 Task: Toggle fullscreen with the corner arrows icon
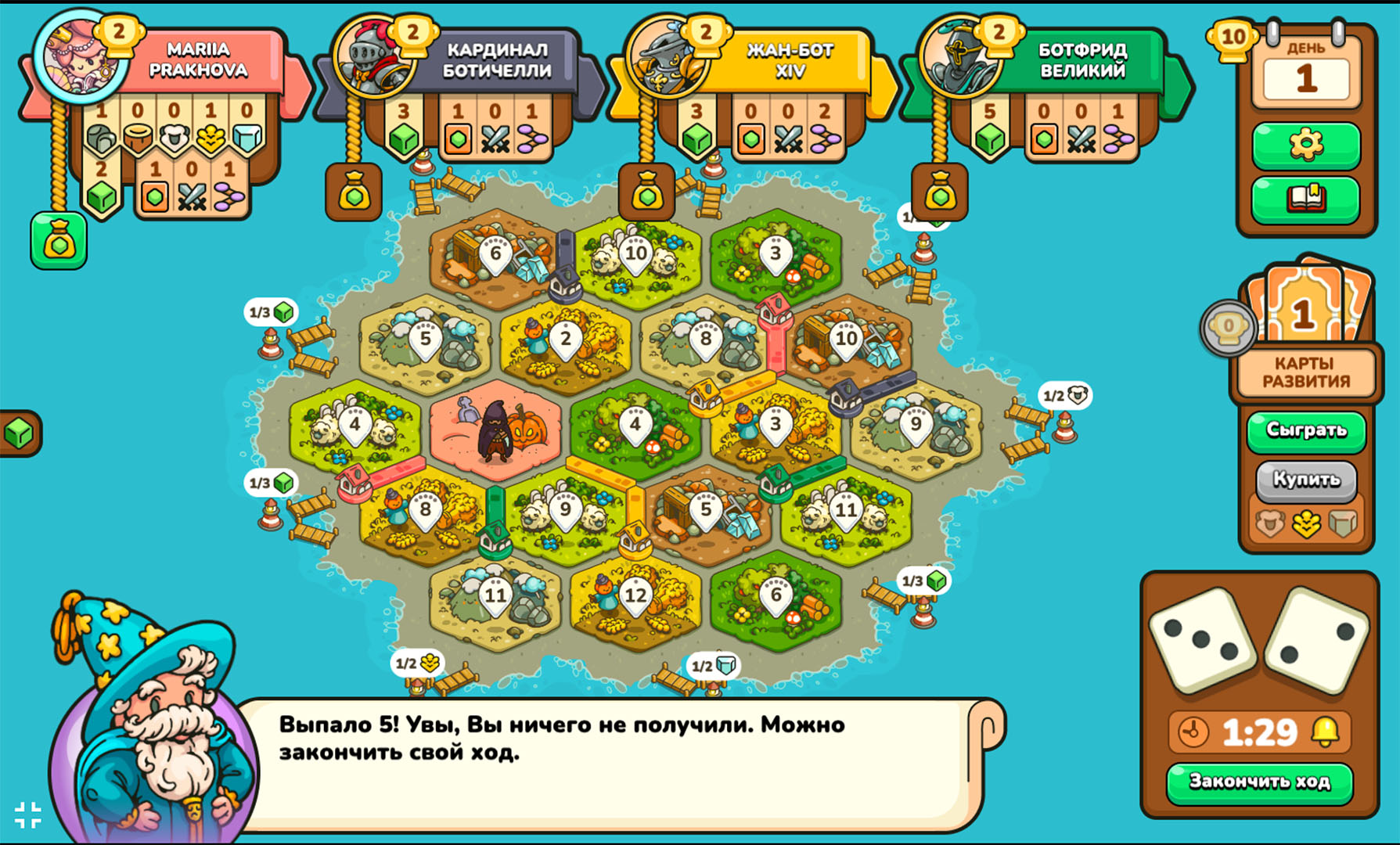[x=28, y=814]
